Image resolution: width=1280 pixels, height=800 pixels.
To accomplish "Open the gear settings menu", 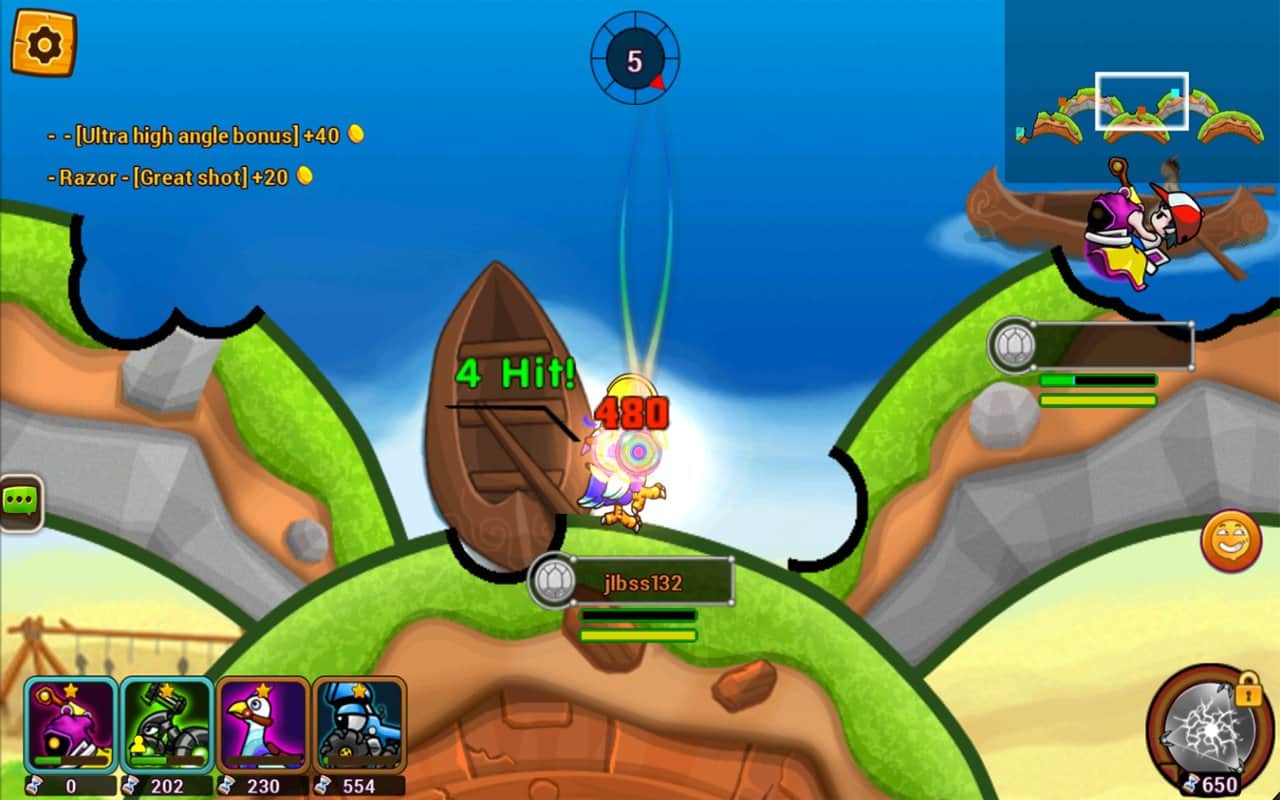I will [43, 43].
